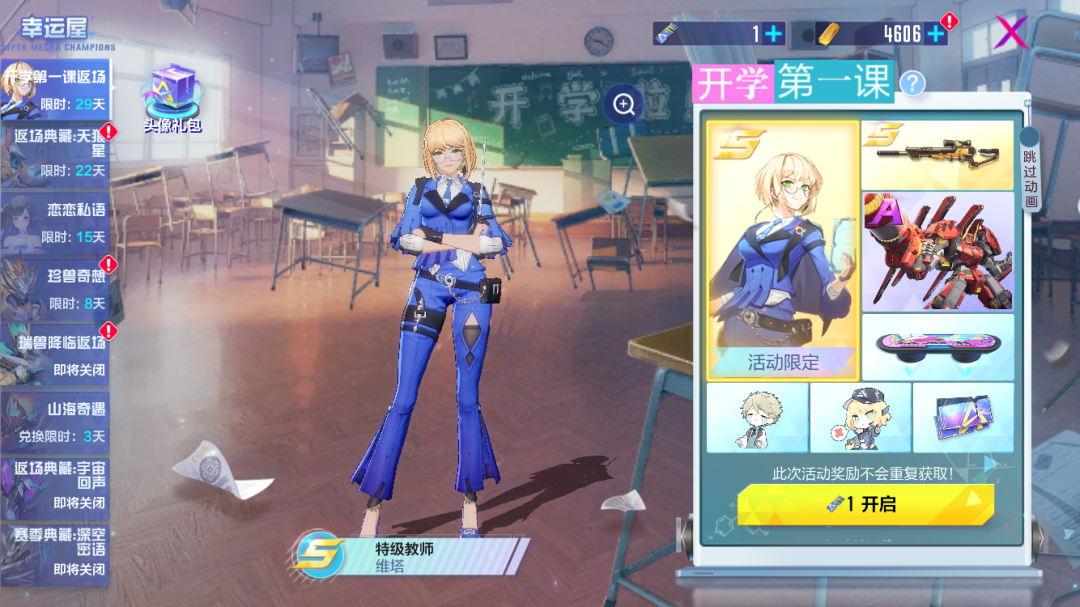Screen dimensions: 1080x607
Task: Inspect the S-rank sniper rifle reward
Action: click(x=937, y=155)
